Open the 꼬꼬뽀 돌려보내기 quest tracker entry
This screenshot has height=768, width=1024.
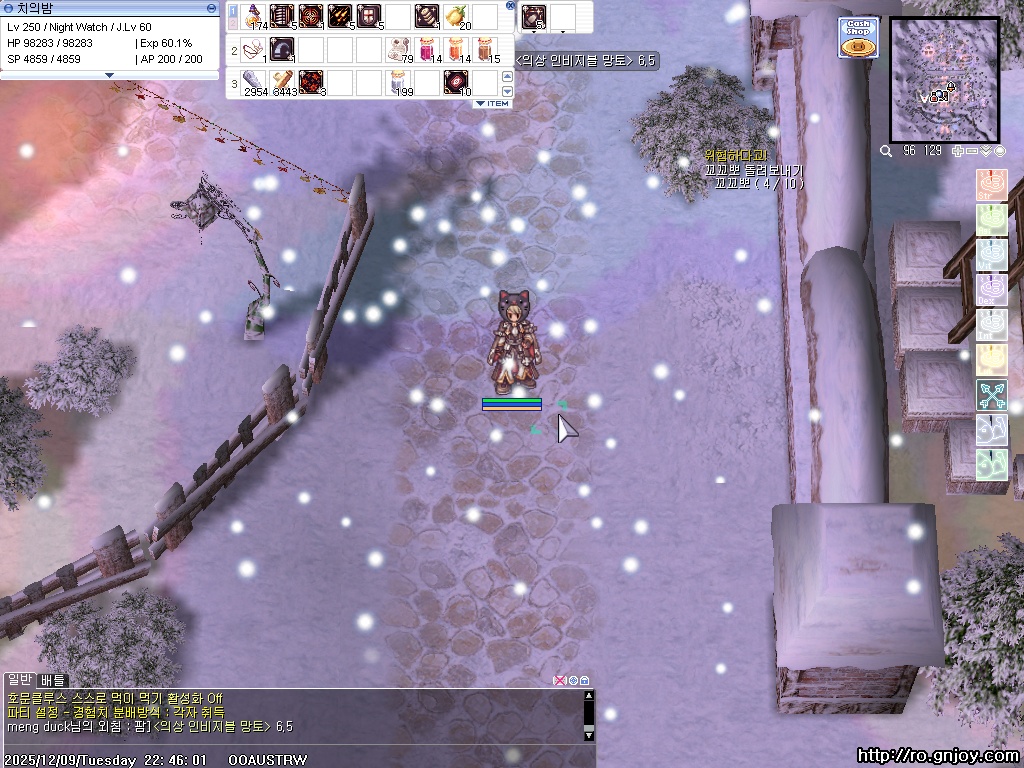(x=753, y=170)
